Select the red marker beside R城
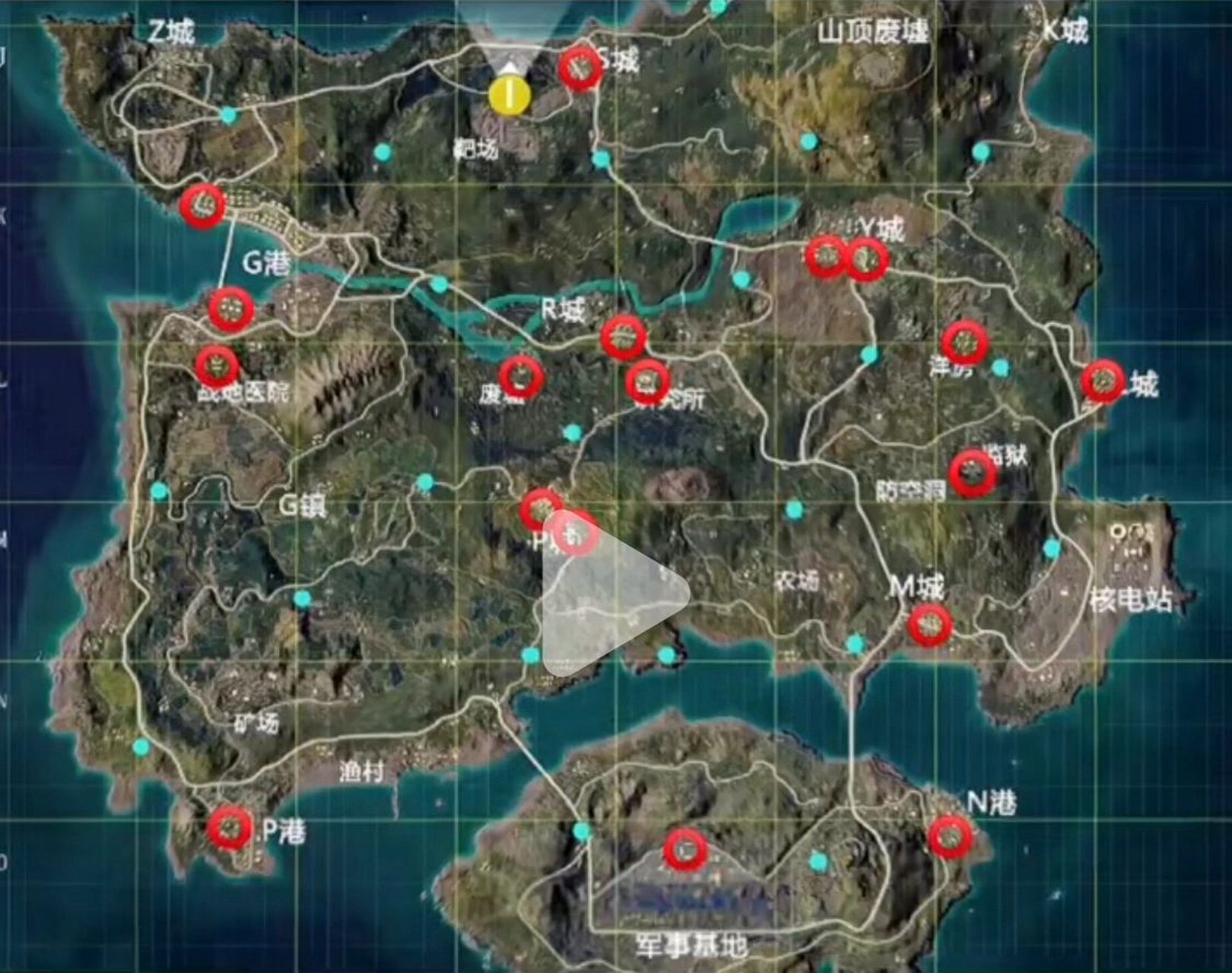 click(x=624, y=336)
